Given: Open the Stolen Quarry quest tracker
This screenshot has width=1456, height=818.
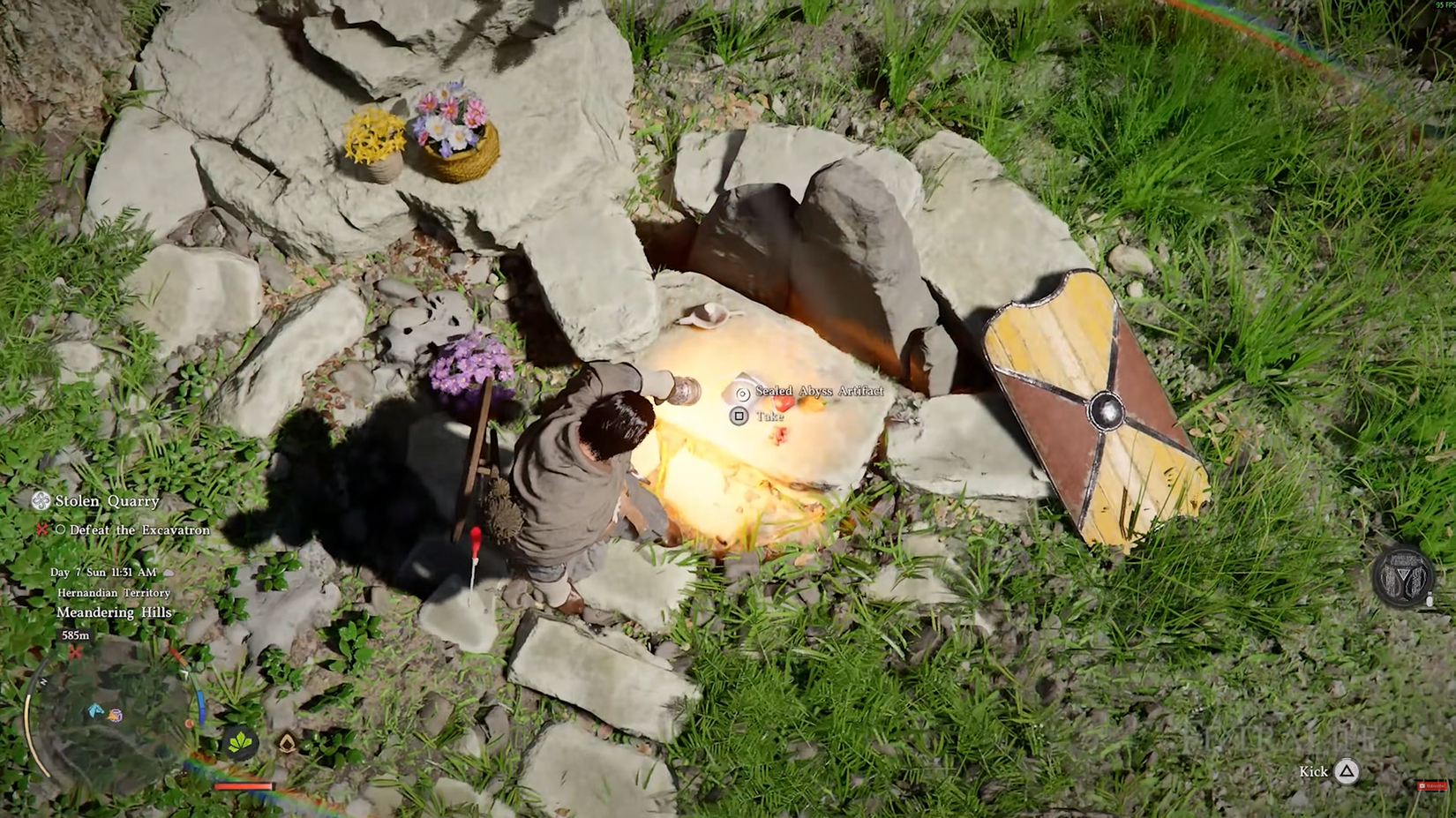Looking at the screenshot, I should tap(106, 501).
